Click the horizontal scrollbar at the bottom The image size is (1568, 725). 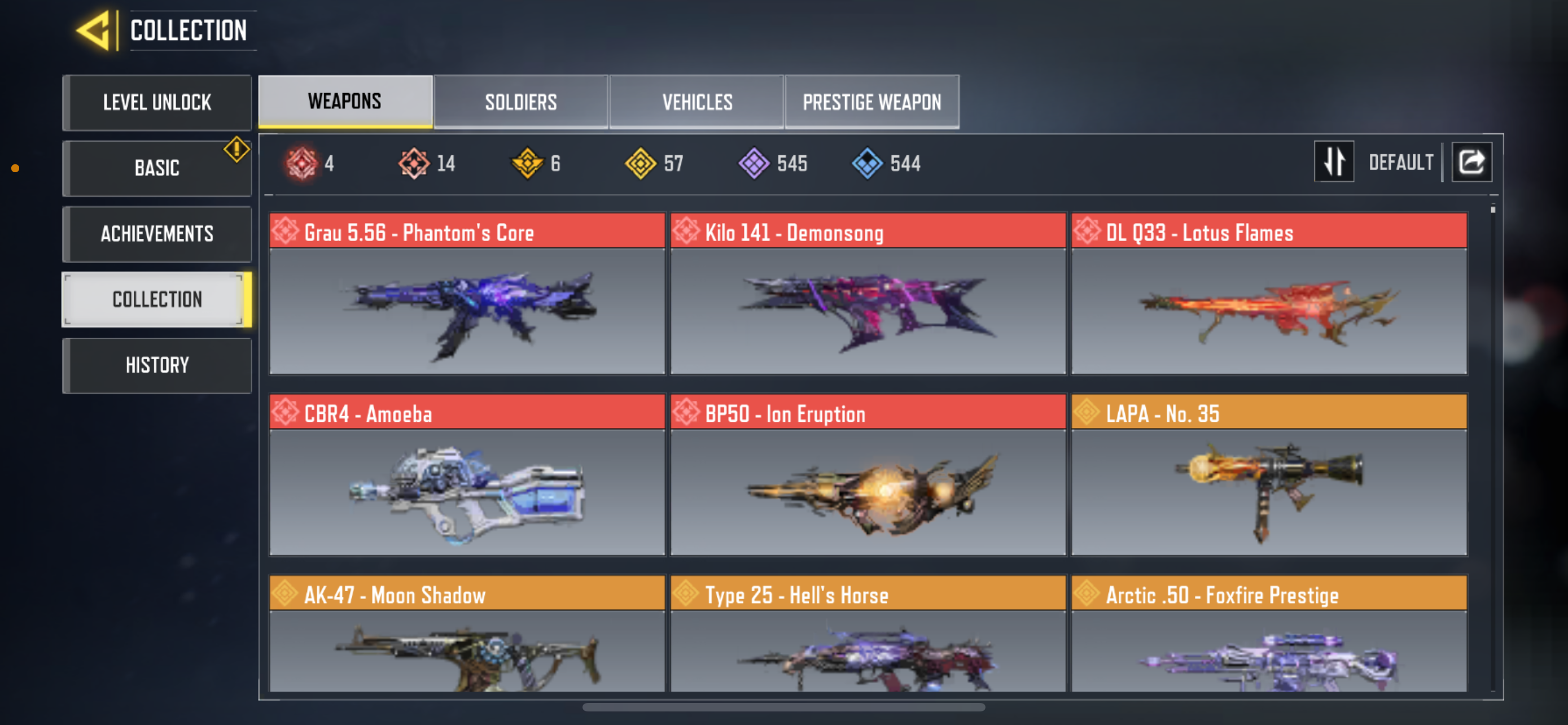click(x=784, y=707)
